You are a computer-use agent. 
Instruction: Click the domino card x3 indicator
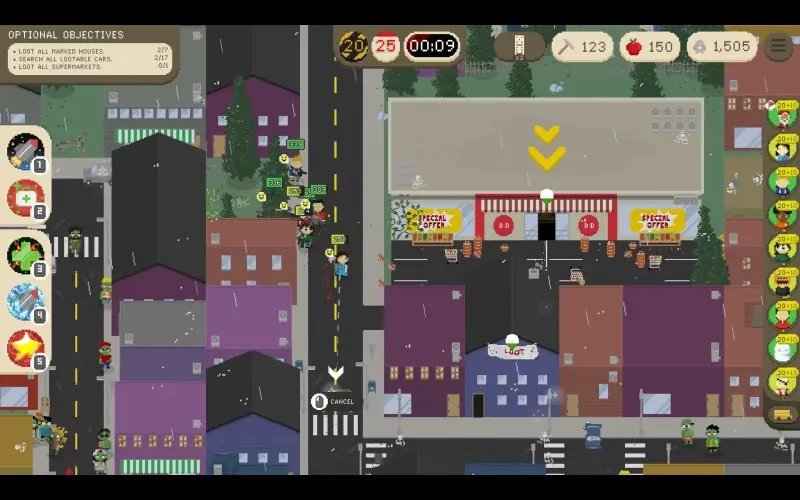pos(519,46)
